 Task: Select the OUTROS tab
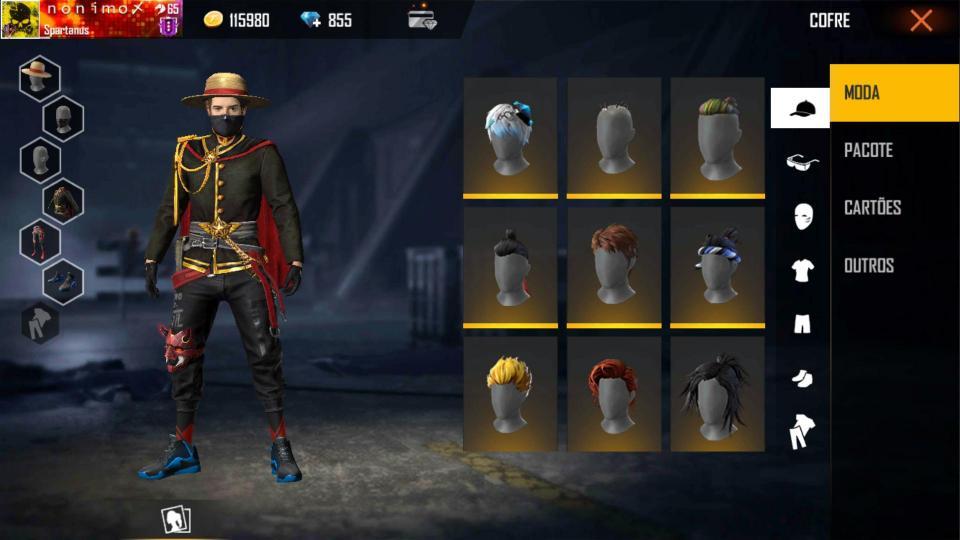pyautogui.click(x=868, y=266)
